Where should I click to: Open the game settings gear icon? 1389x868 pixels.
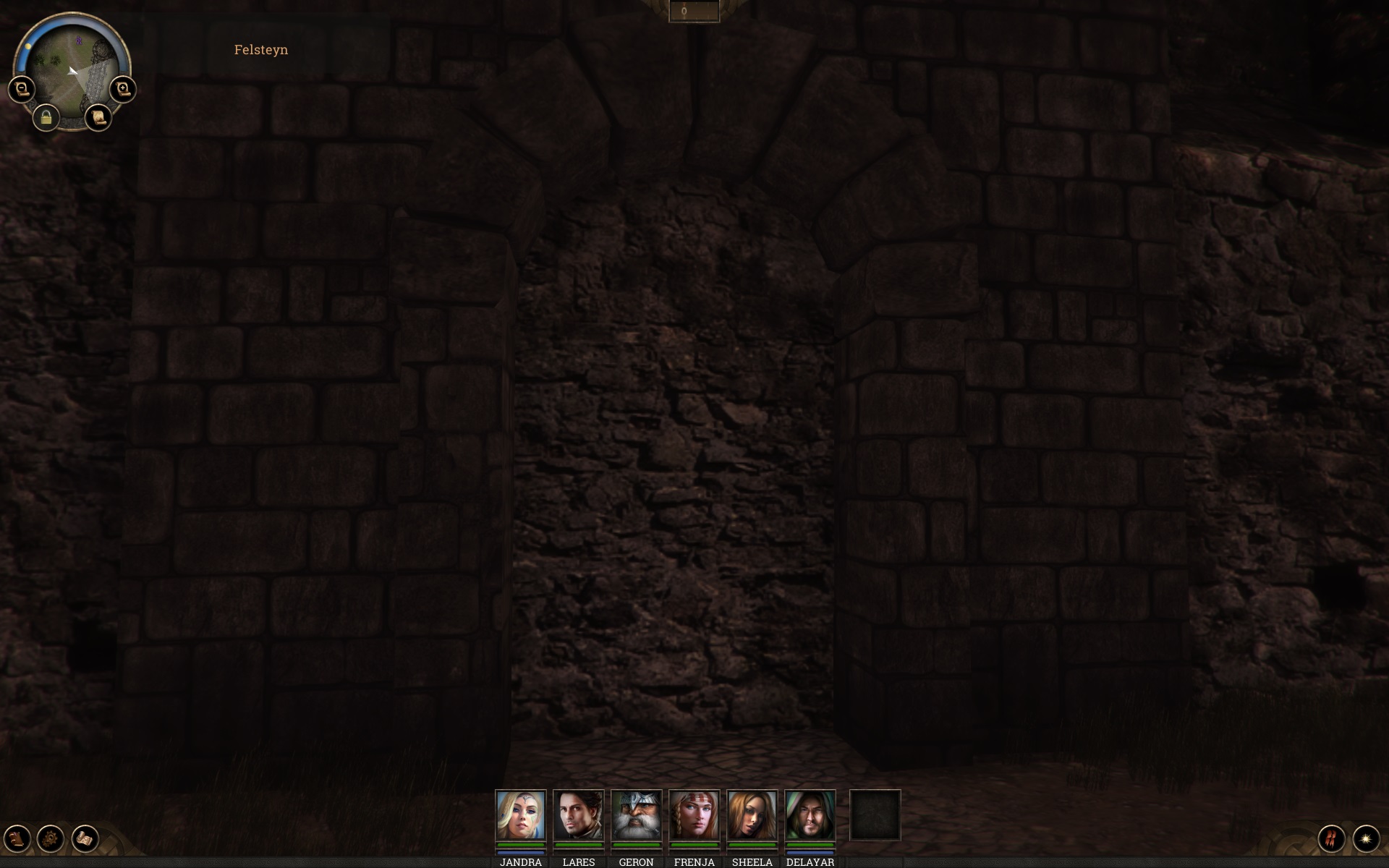click(x=49, y=839)
